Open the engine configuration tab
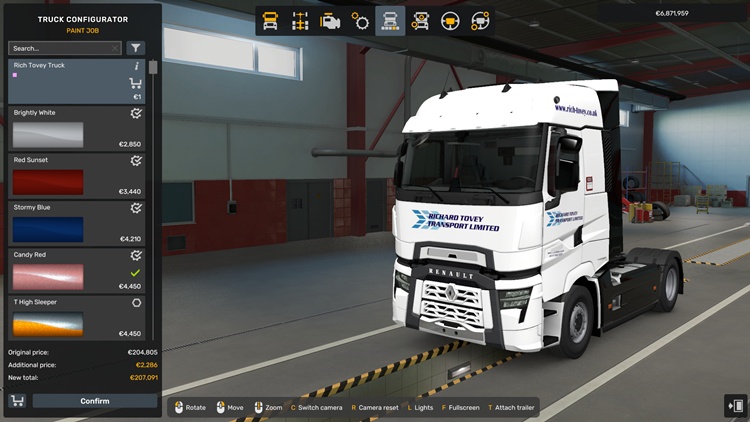Viewport: 750px width, 422px height. (x=330, y=20)
